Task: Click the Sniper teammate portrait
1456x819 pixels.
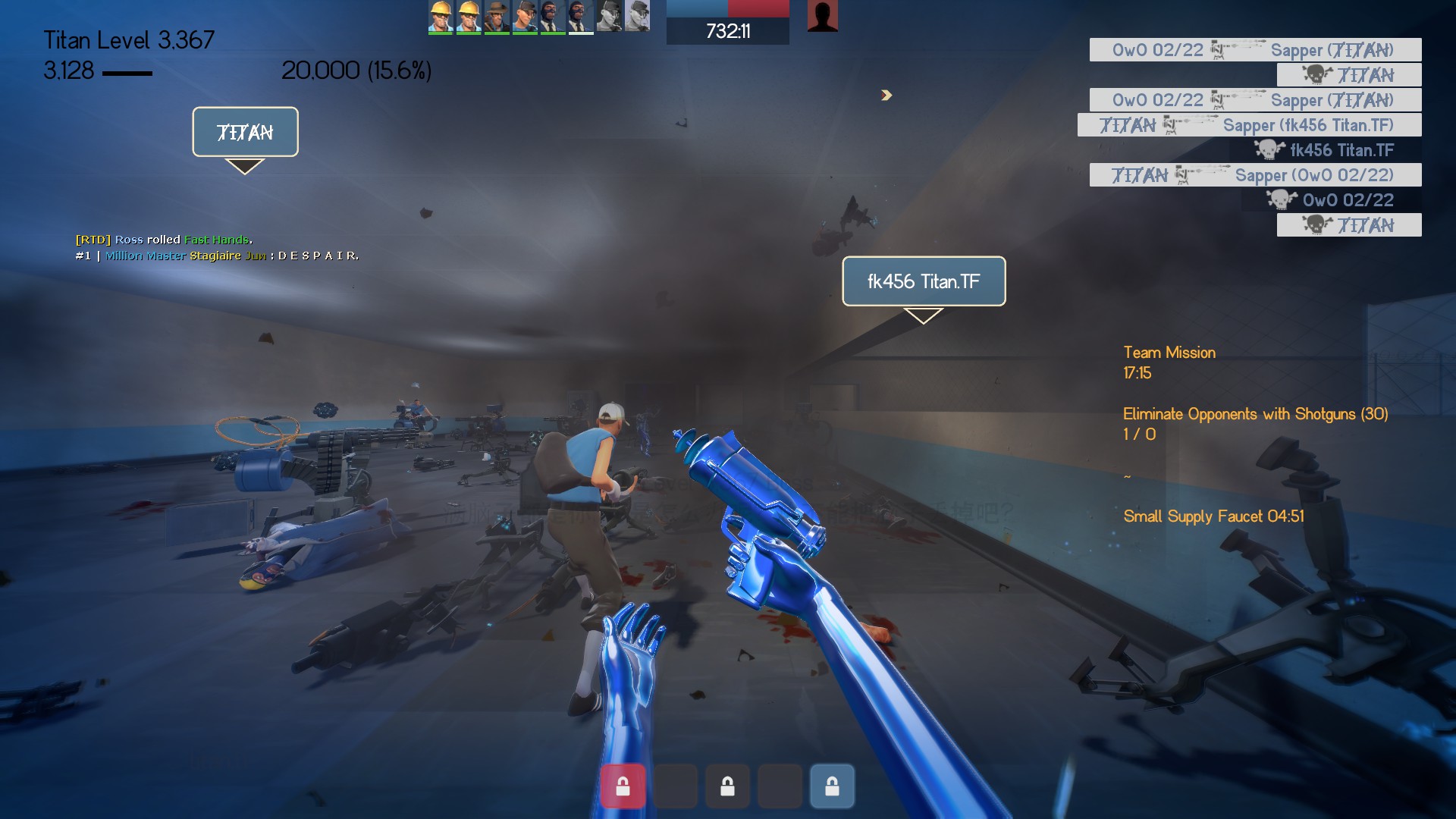Action: click(497, 16)
